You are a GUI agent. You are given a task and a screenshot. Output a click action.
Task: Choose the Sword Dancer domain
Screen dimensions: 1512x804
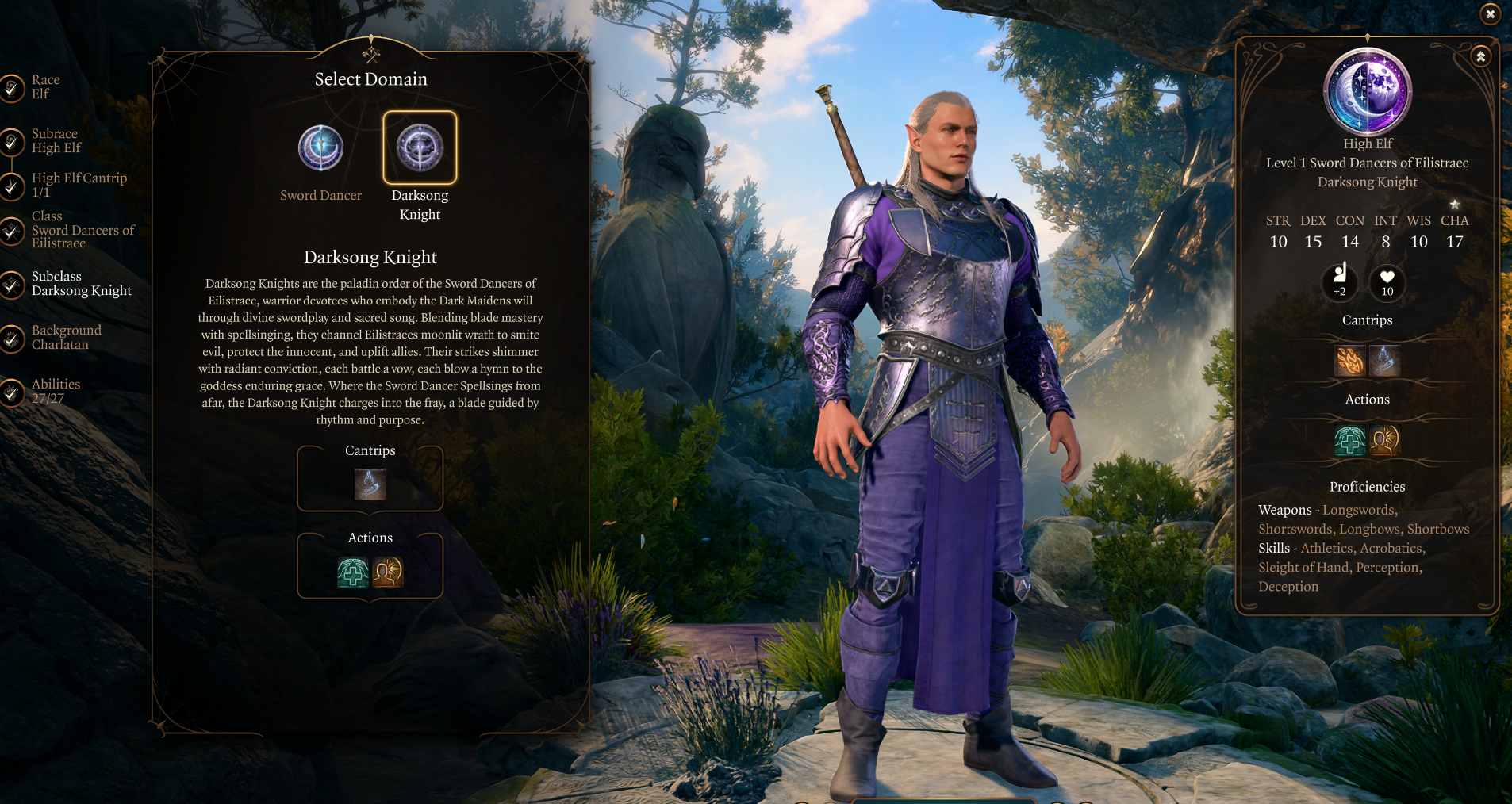(x=320, y=148)
